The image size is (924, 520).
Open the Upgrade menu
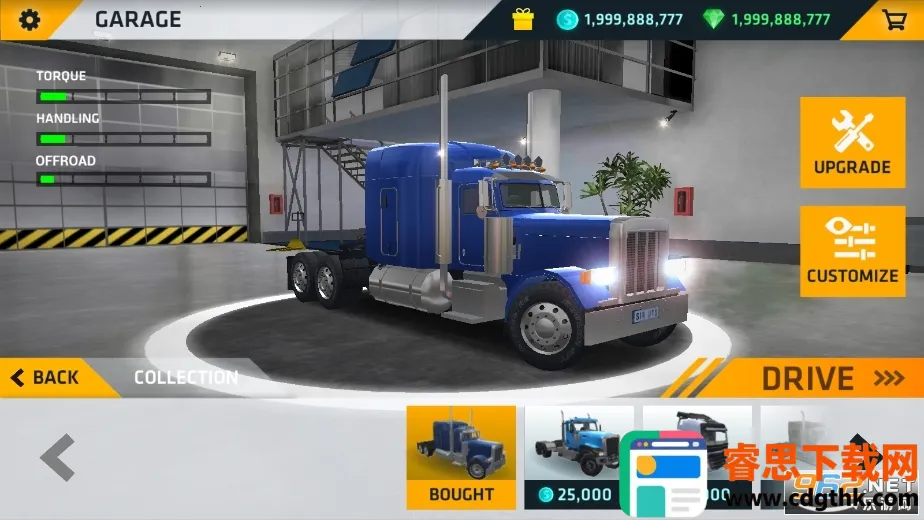click(x=852, y=142)
